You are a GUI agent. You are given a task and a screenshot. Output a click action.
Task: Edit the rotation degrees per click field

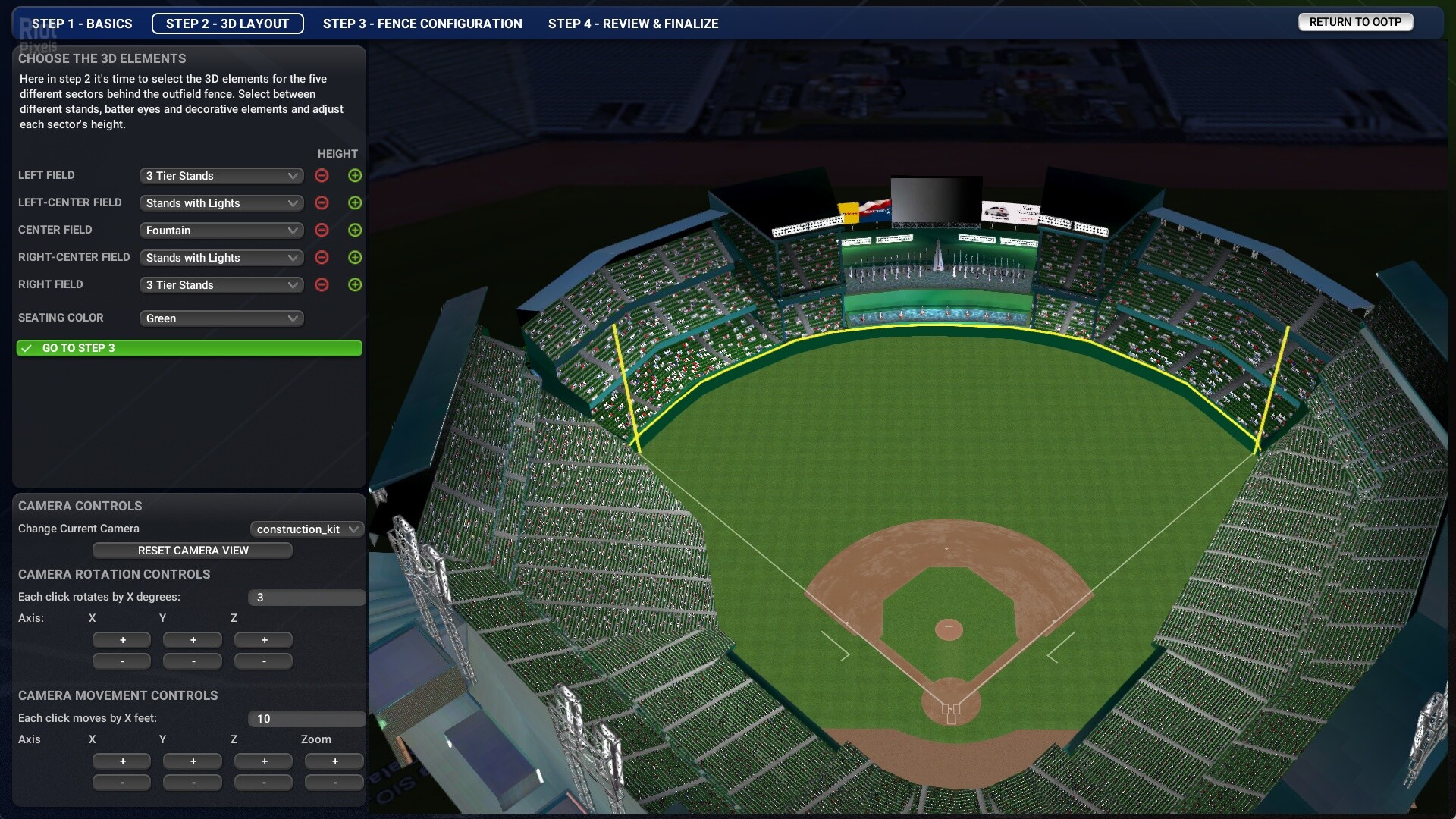(x=306, y=598)
